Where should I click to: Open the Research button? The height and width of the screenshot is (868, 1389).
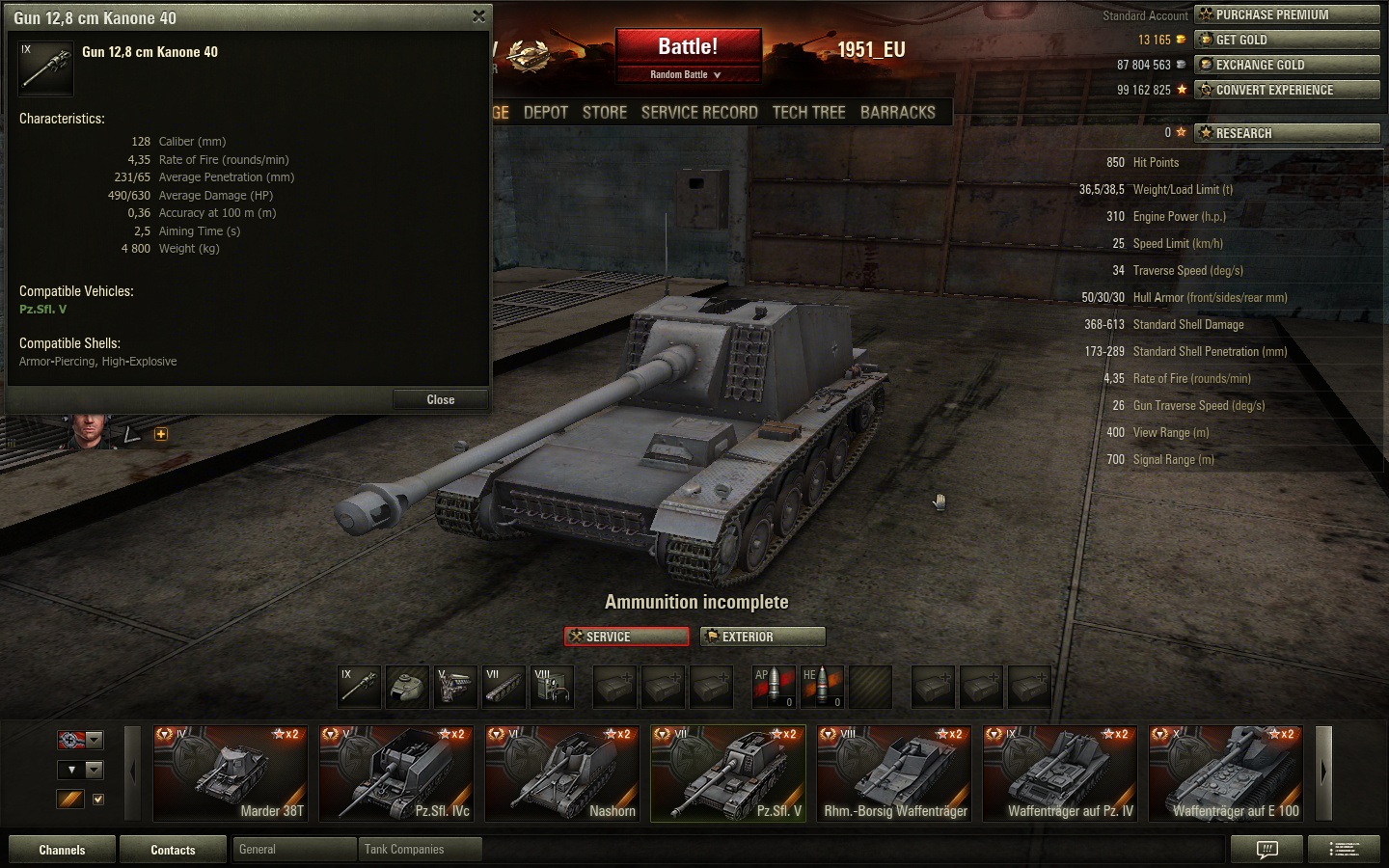coord(1287,133)
